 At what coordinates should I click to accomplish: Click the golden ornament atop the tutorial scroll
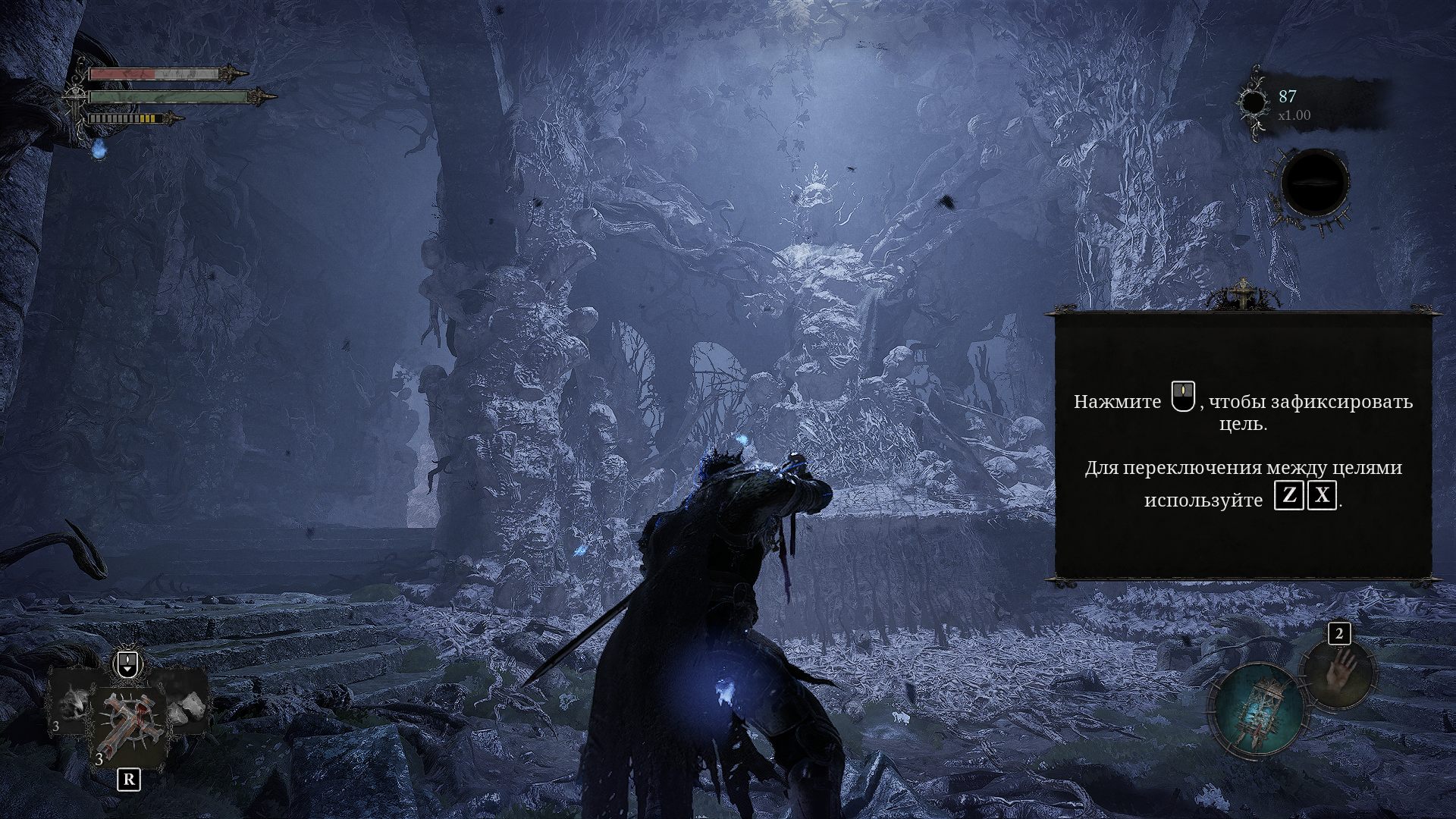1243,294
